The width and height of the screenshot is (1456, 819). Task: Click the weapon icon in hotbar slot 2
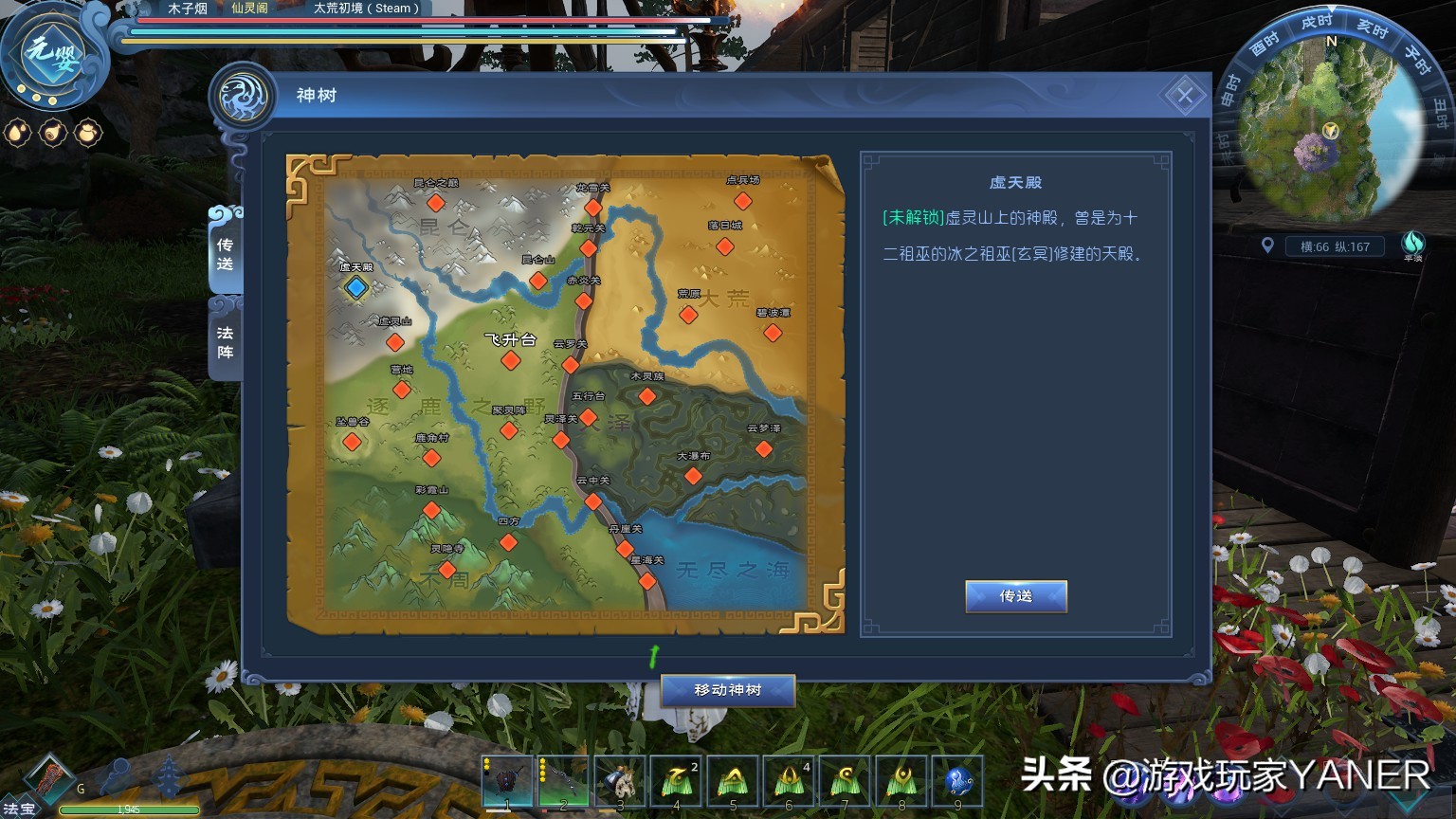tap(563, 779)
